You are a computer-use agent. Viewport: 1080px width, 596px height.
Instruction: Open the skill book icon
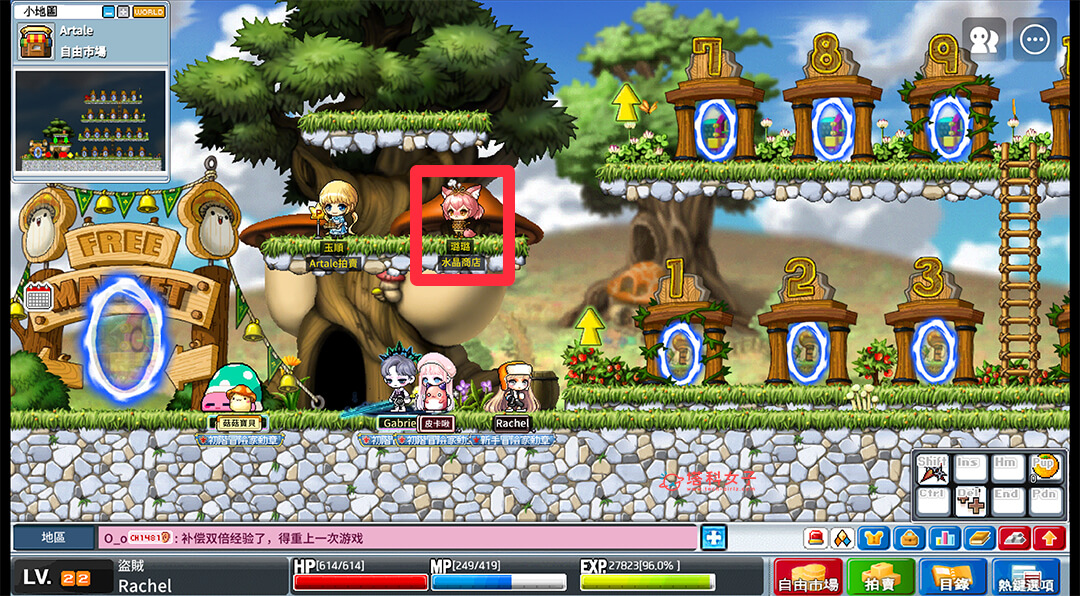click(979, 538)
